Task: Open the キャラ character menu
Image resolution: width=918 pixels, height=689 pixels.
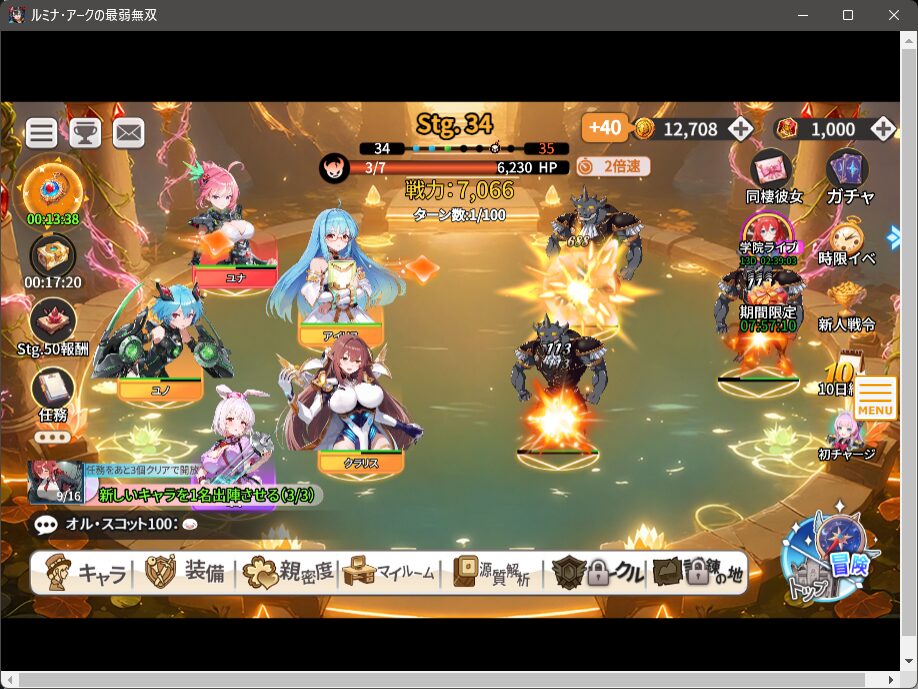Action: coord(87,573)
